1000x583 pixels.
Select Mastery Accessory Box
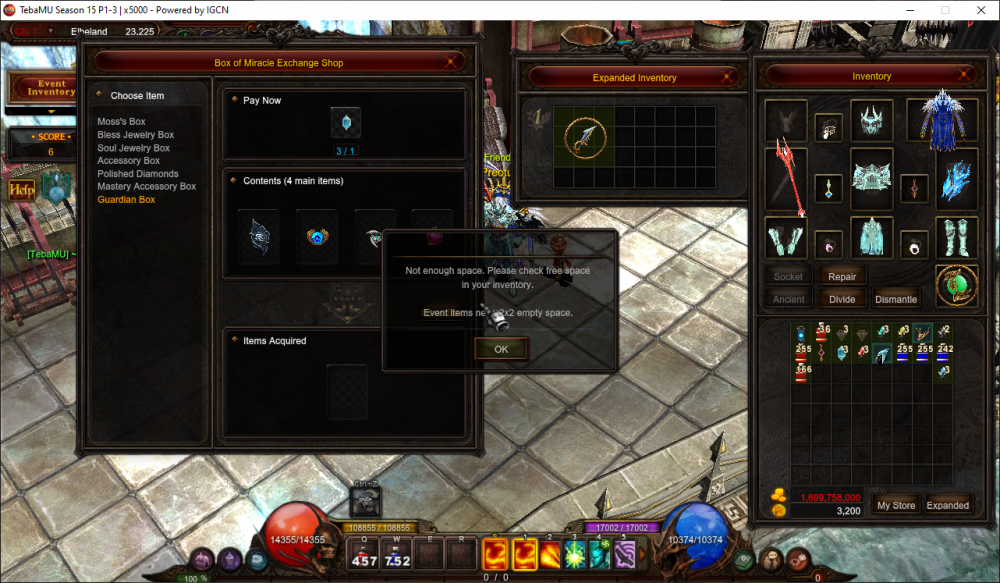click(x=146, y=187)
